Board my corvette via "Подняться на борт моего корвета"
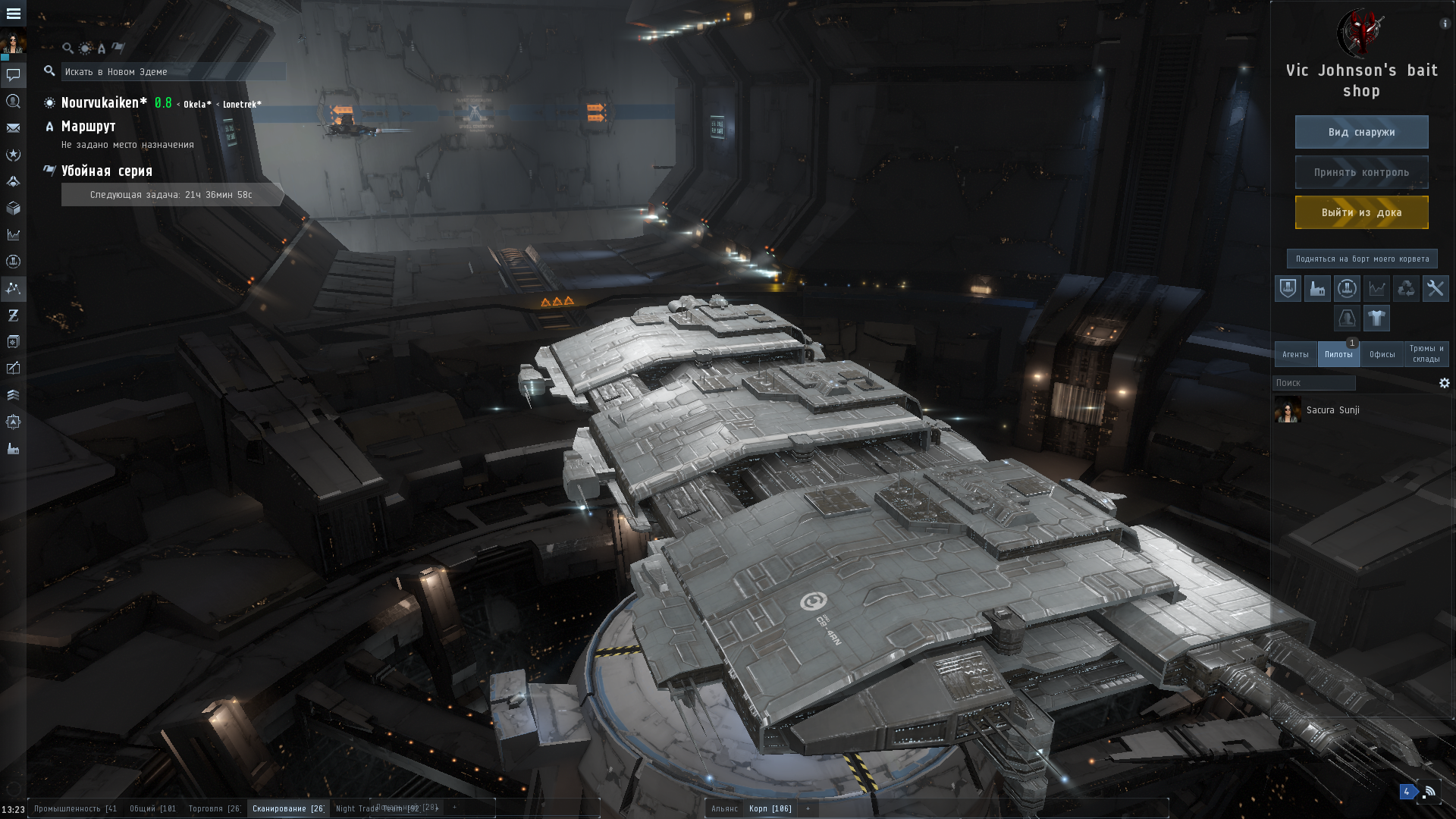1456x819 pixels. pyautogui.click(x=1361, y=259)
